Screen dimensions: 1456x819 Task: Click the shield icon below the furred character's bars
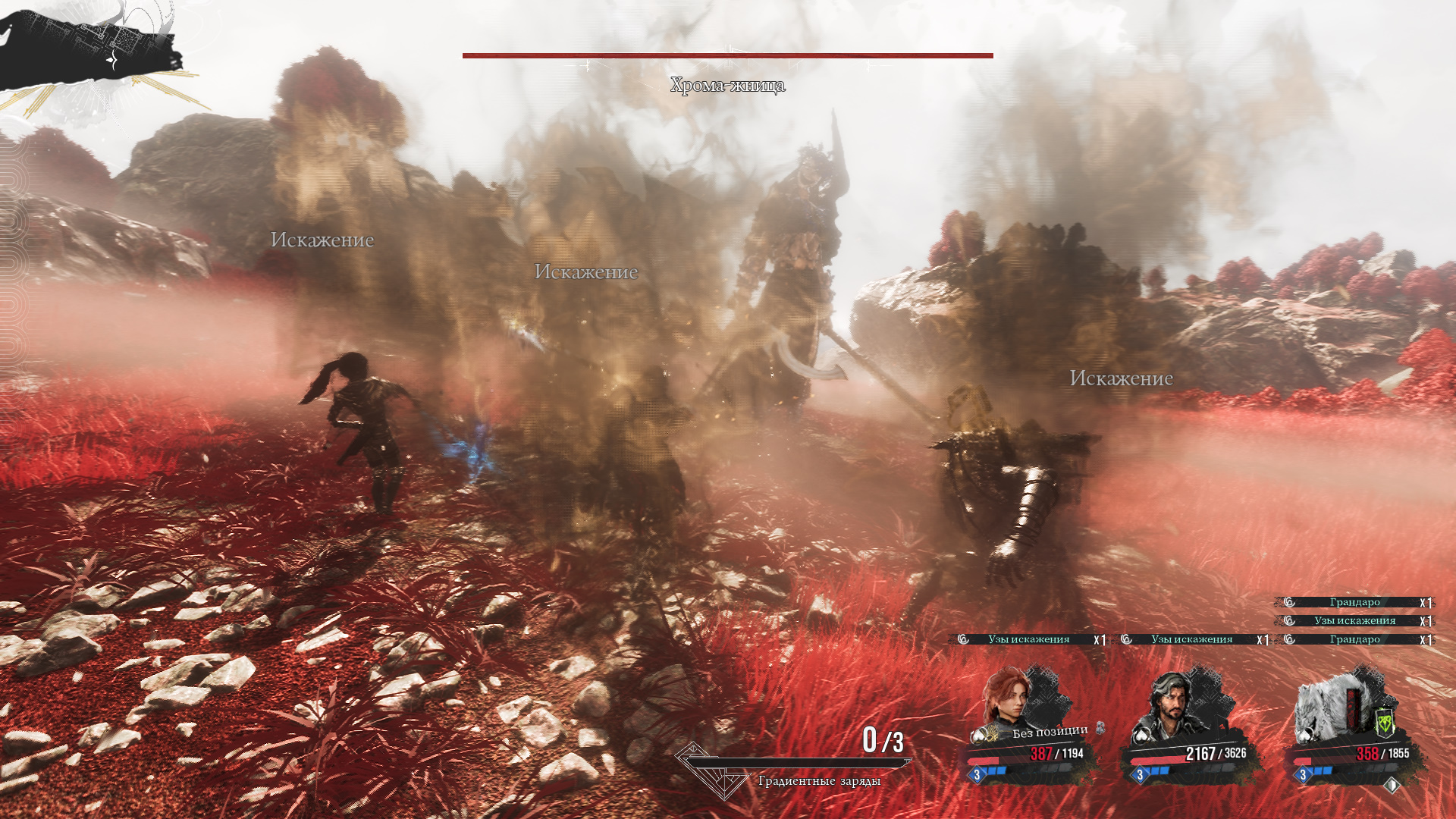click(x=1392, y=786)
